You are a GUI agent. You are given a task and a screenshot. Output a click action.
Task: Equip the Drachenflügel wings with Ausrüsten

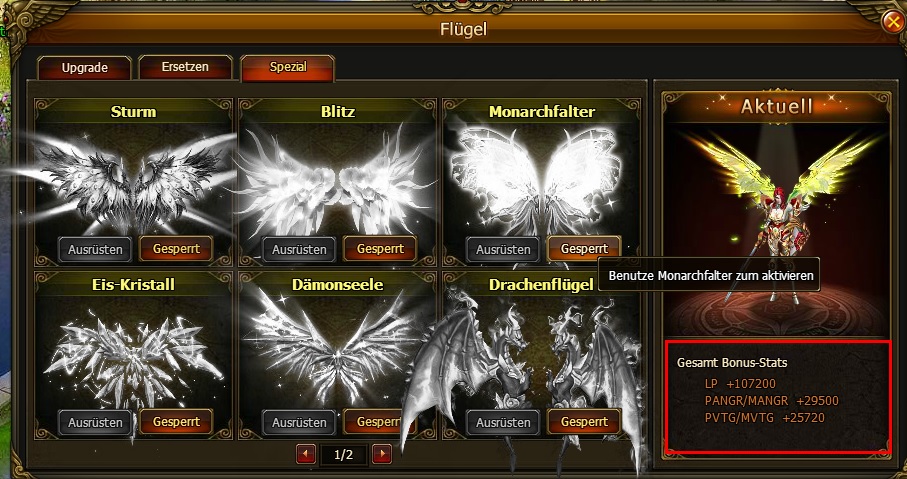click(x=504, y=422)
